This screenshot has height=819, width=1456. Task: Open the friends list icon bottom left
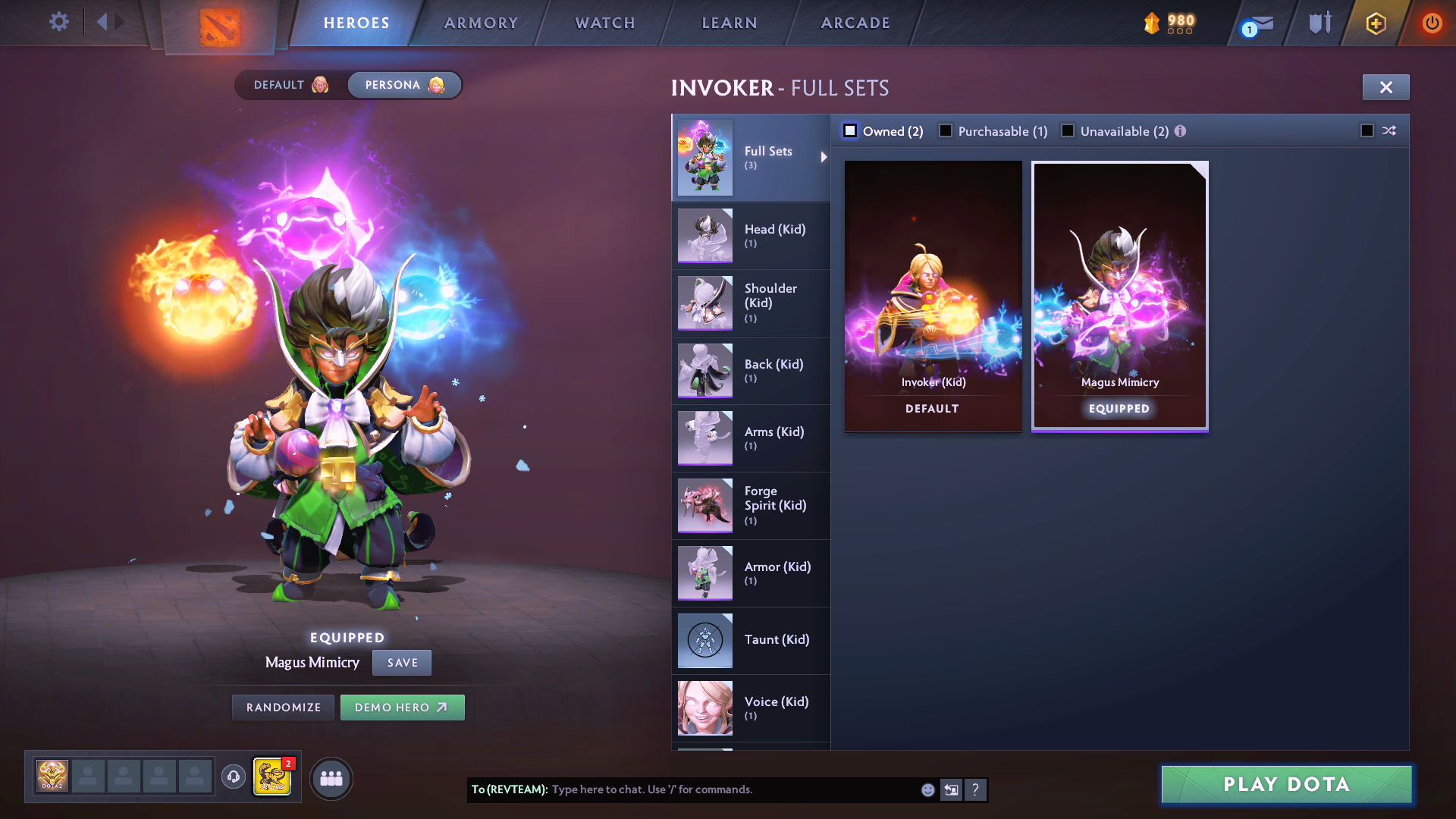pyautogui.click(x=331, y=777)
